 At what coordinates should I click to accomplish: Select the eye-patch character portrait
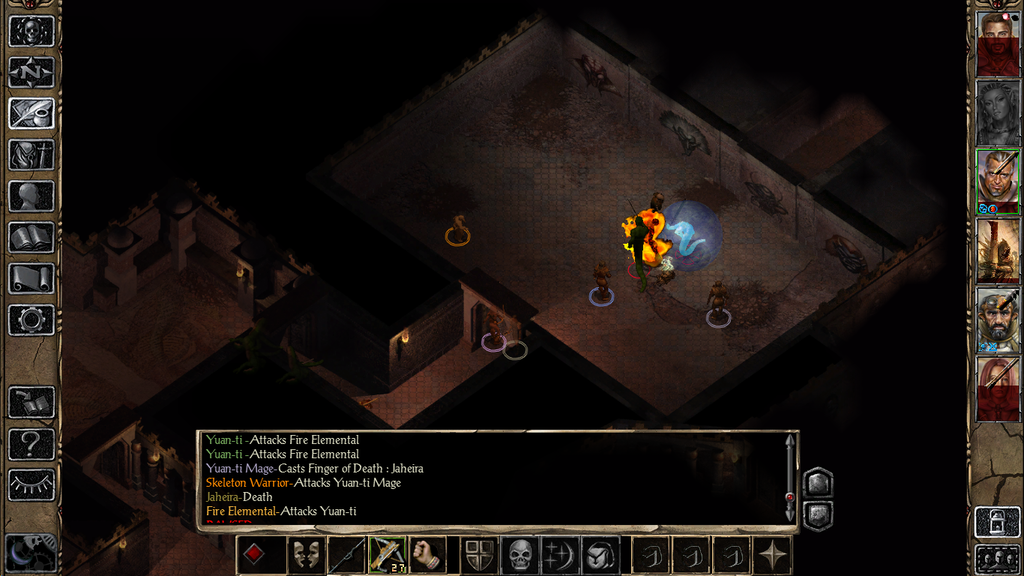(998, 180)
